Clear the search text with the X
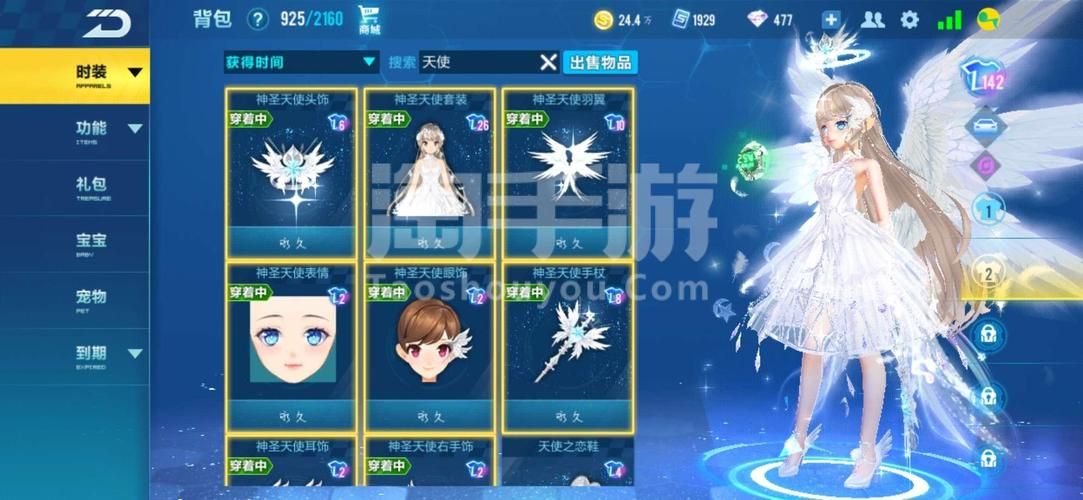This screenshot has width=1083, height=500. [x=548, y=62]
